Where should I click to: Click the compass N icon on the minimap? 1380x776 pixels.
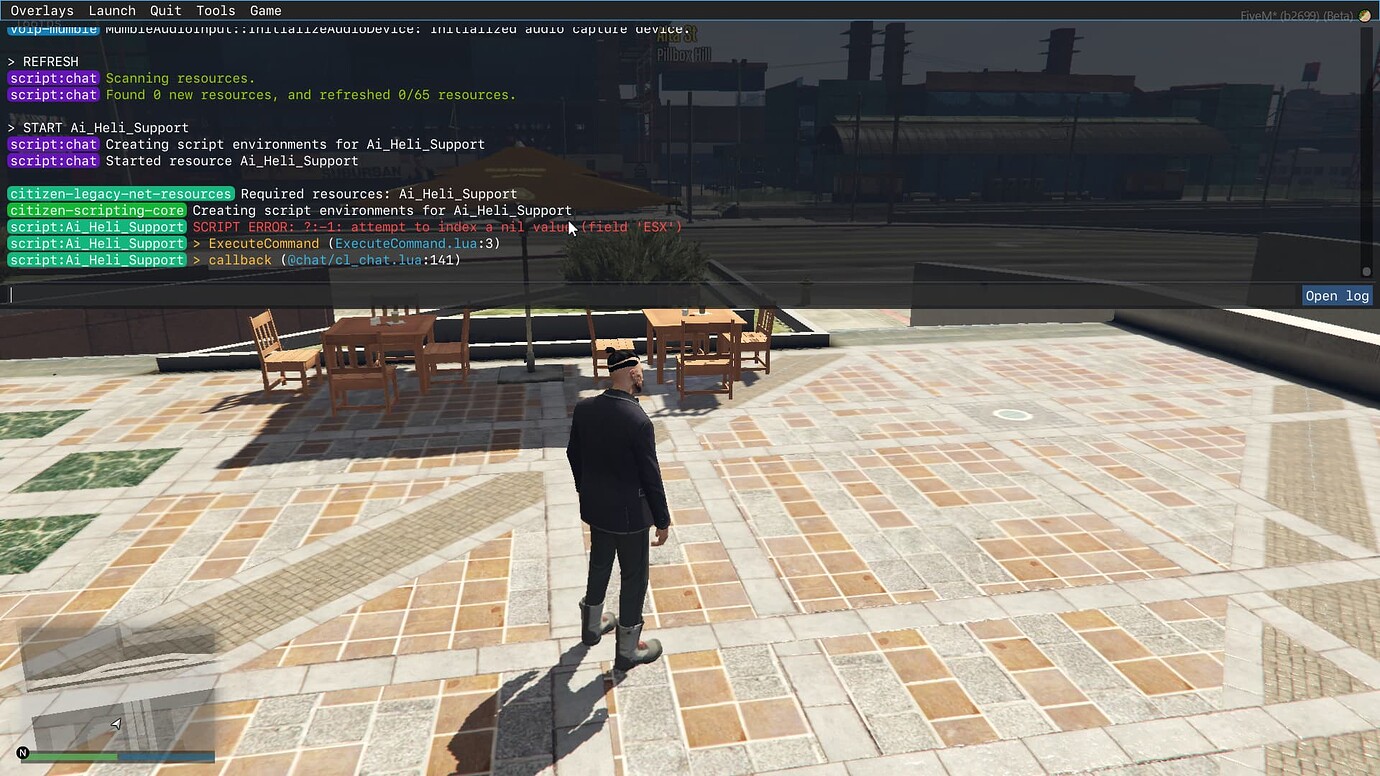click(22, 752)
